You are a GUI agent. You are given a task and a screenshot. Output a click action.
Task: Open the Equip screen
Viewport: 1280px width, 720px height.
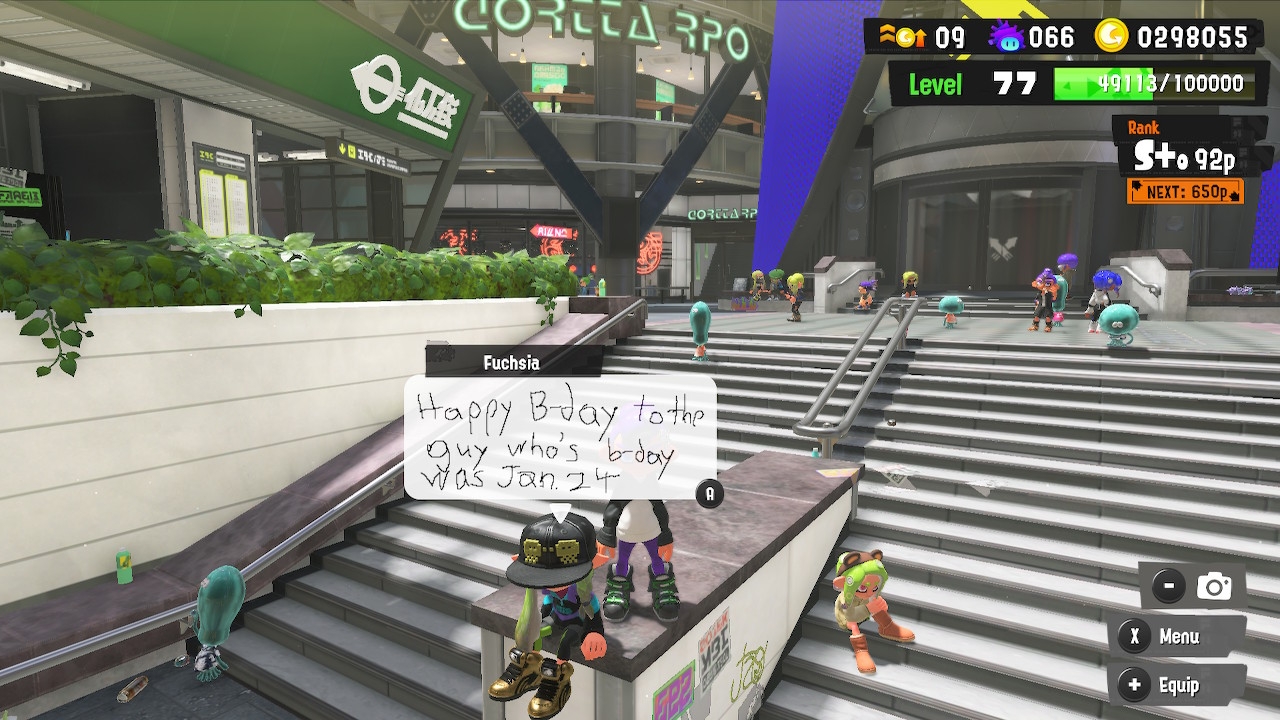[x=1176, y=686]
